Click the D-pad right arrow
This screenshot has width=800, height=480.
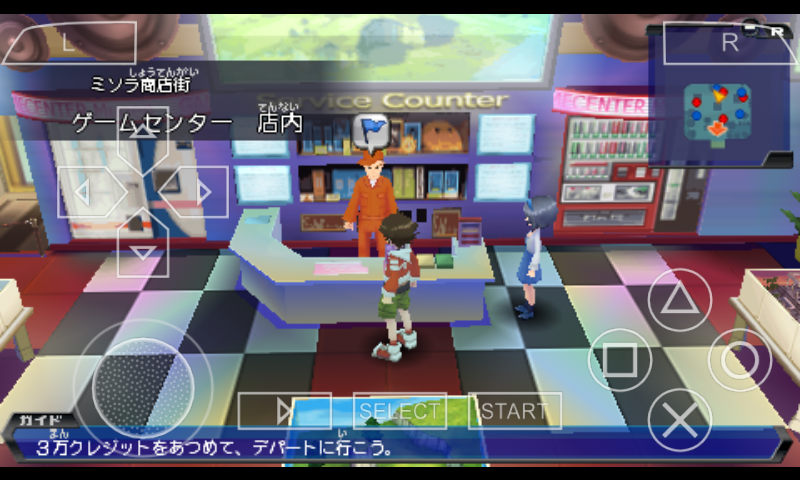[x=199, y=191]
